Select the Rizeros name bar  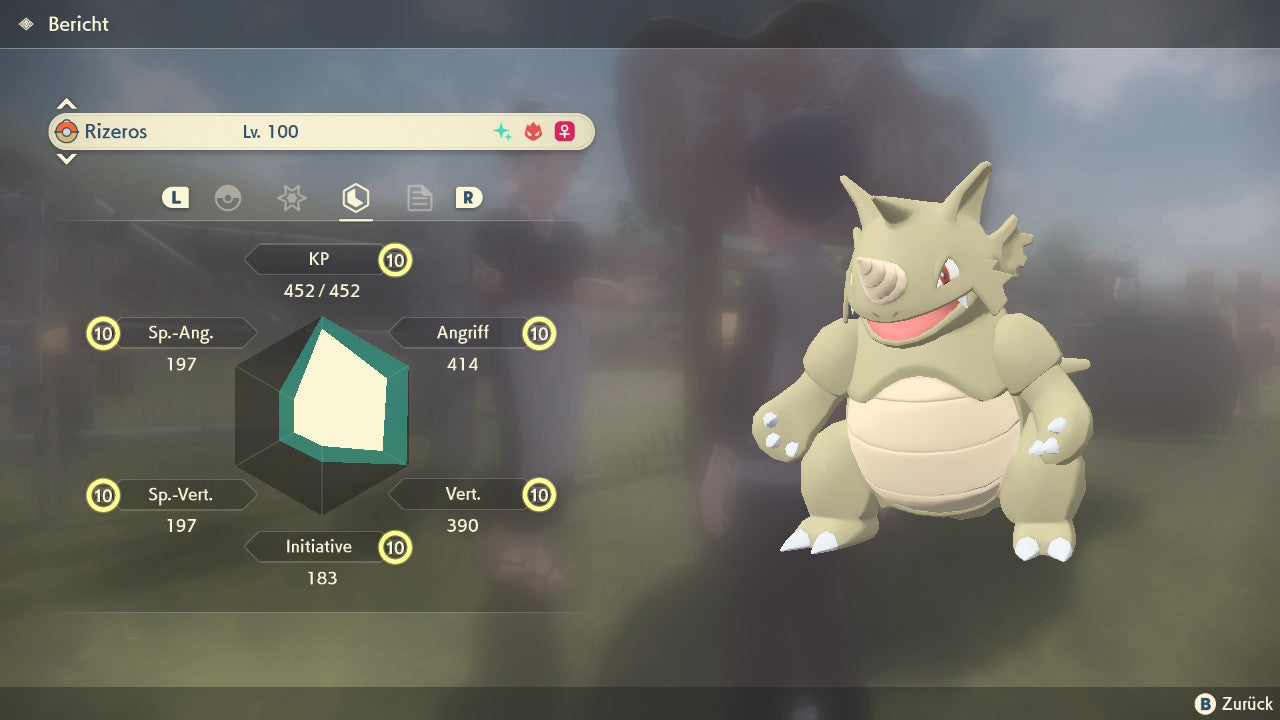(321, 132)
